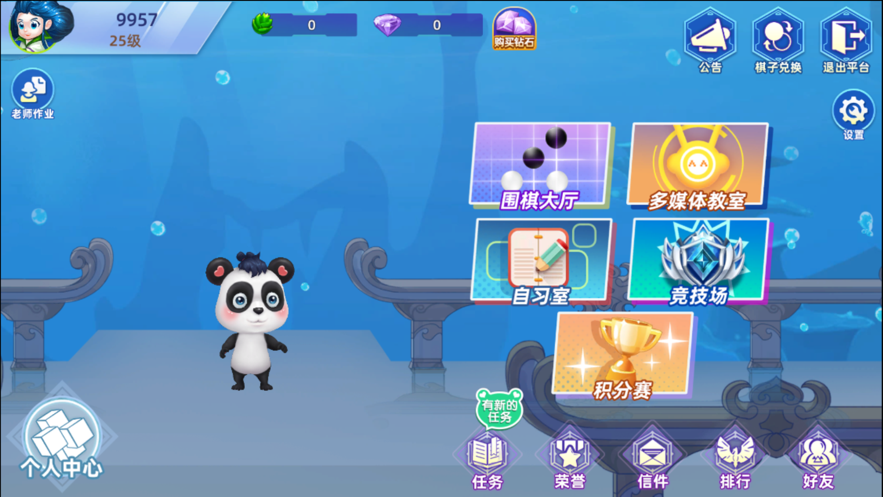Open the 围棋大厅 Go hall
The width and height of the screenshot is (883, 497).
540,167
